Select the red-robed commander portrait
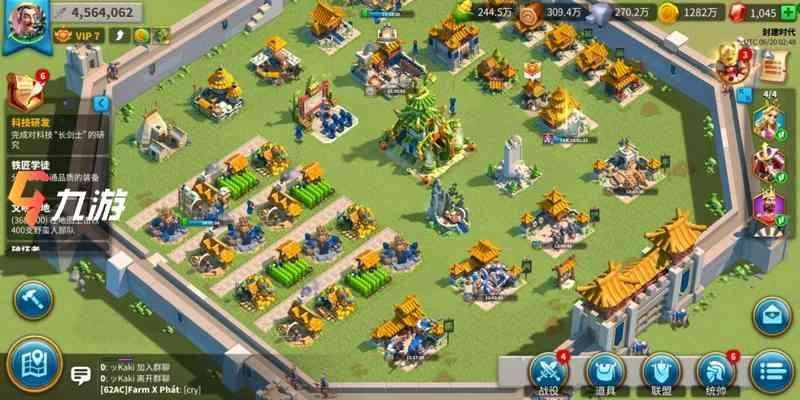800x400 pixels. tap(769, 167)
